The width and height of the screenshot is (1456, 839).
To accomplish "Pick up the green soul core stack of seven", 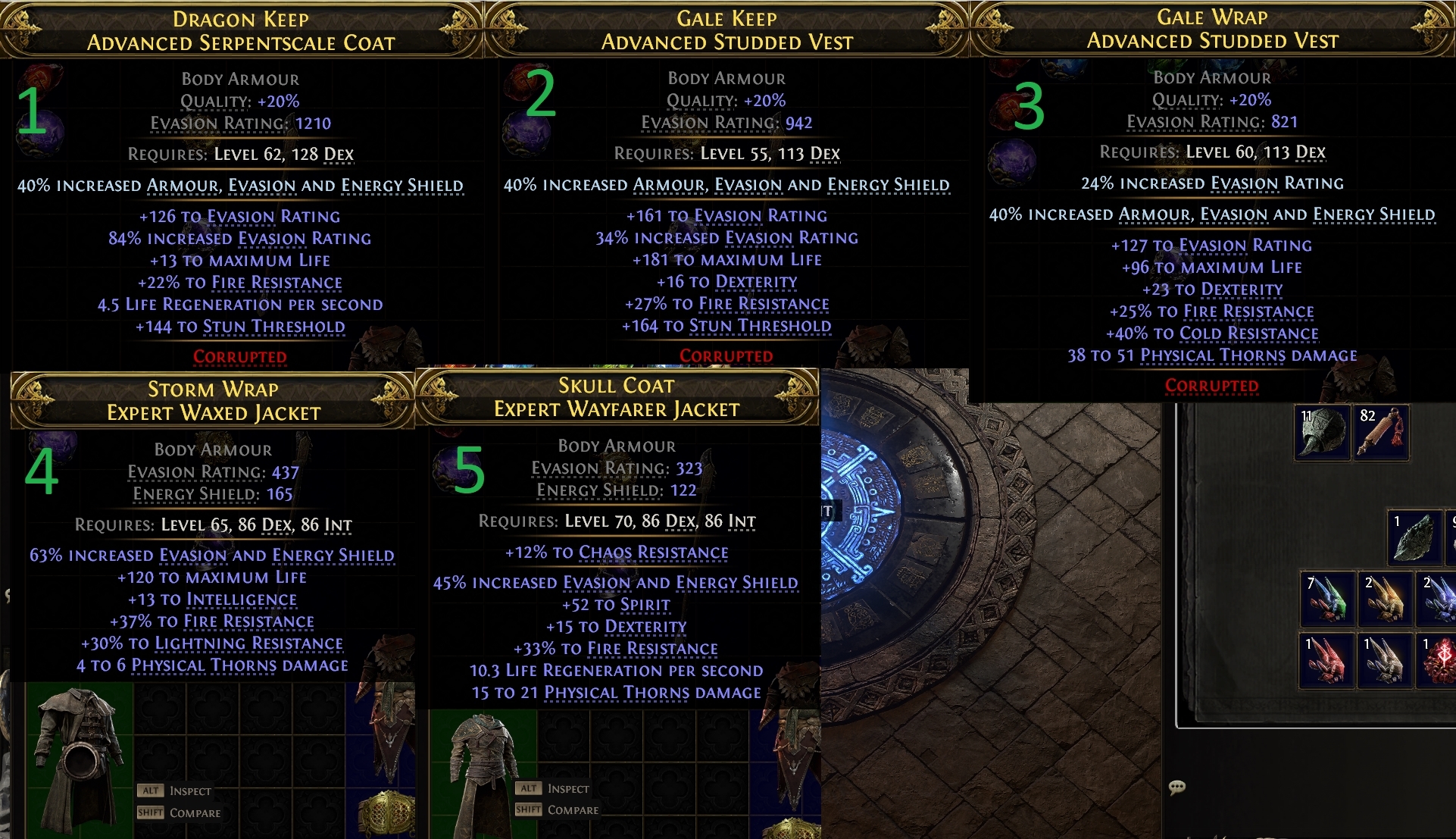I will (x=1328, y=600).
